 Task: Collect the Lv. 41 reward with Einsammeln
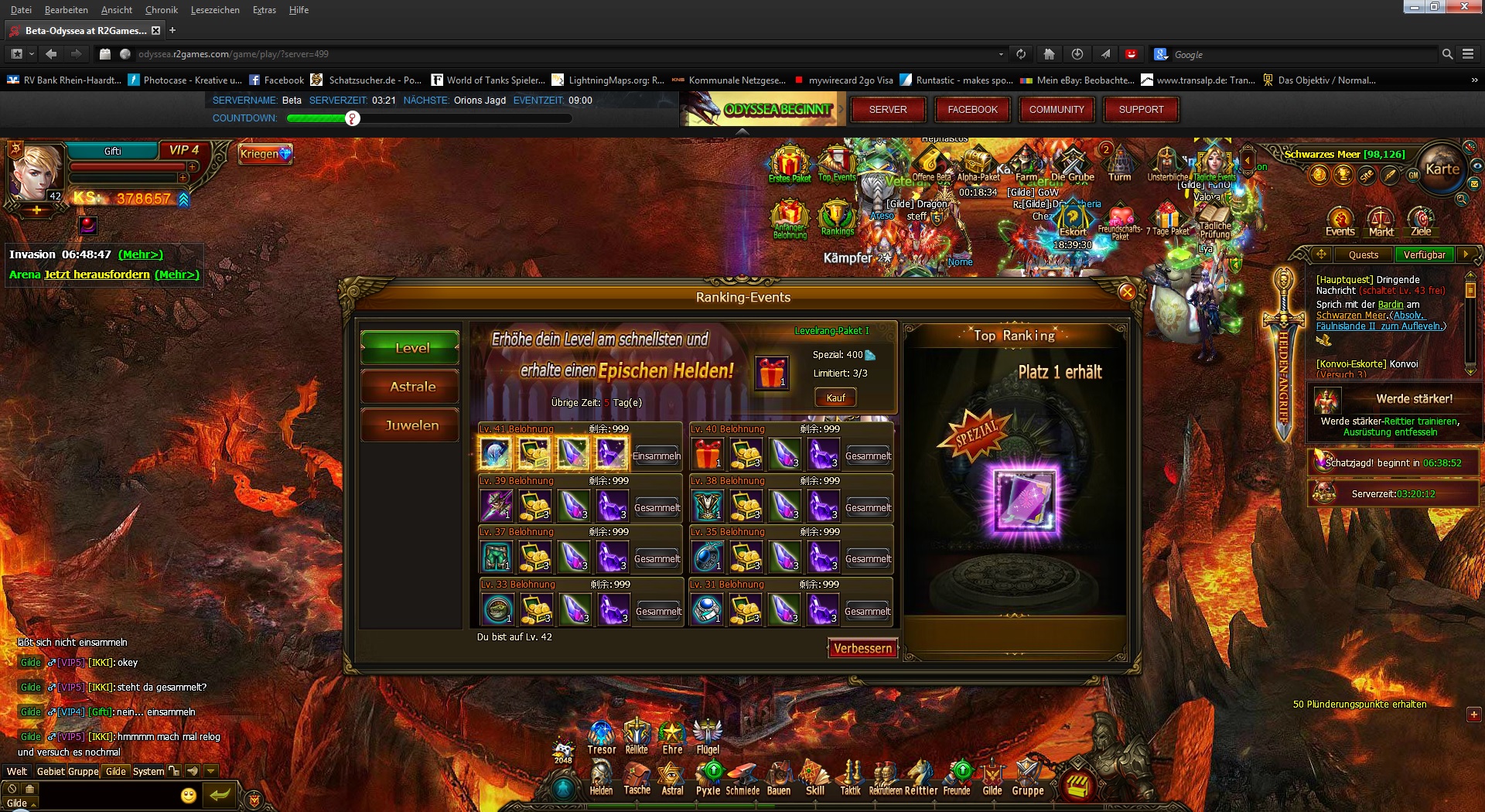click(x=657, y=455)
